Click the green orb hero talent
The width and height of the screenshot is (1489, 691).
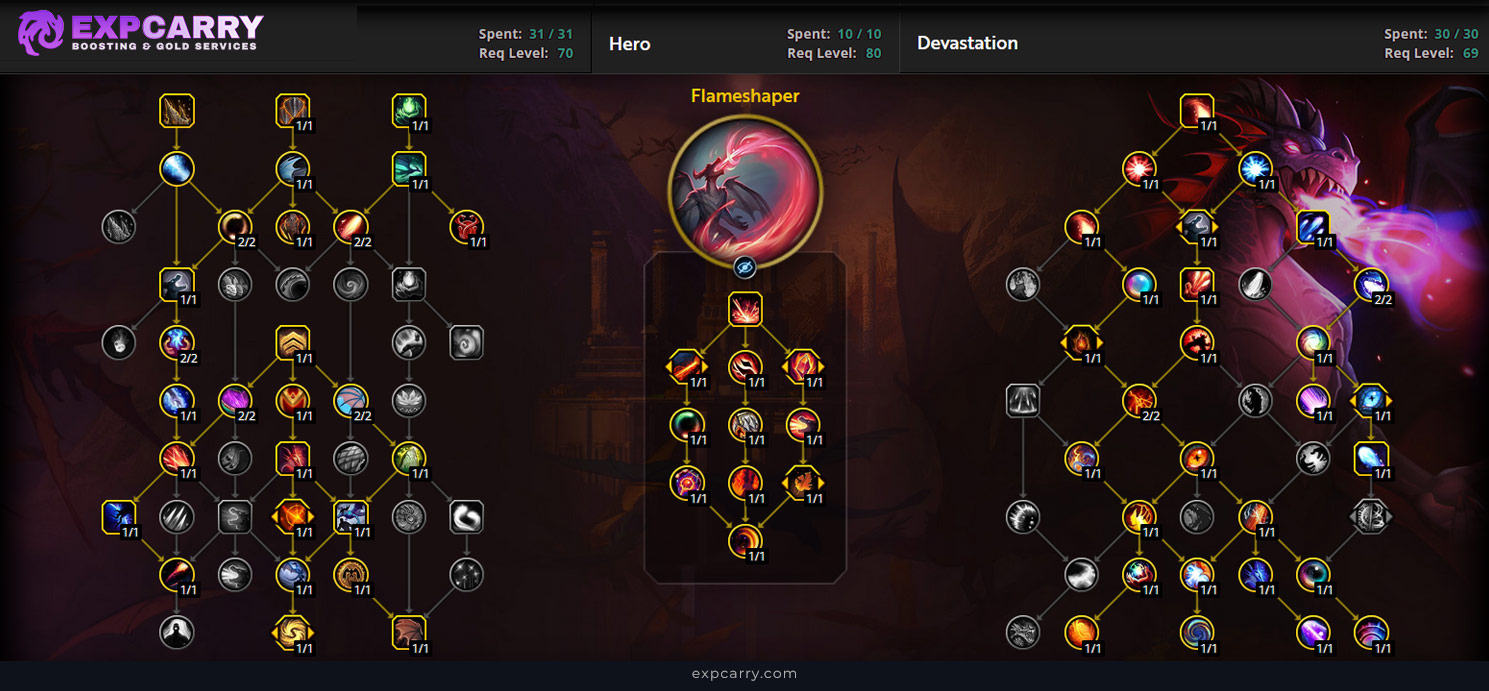pos(687,425)
